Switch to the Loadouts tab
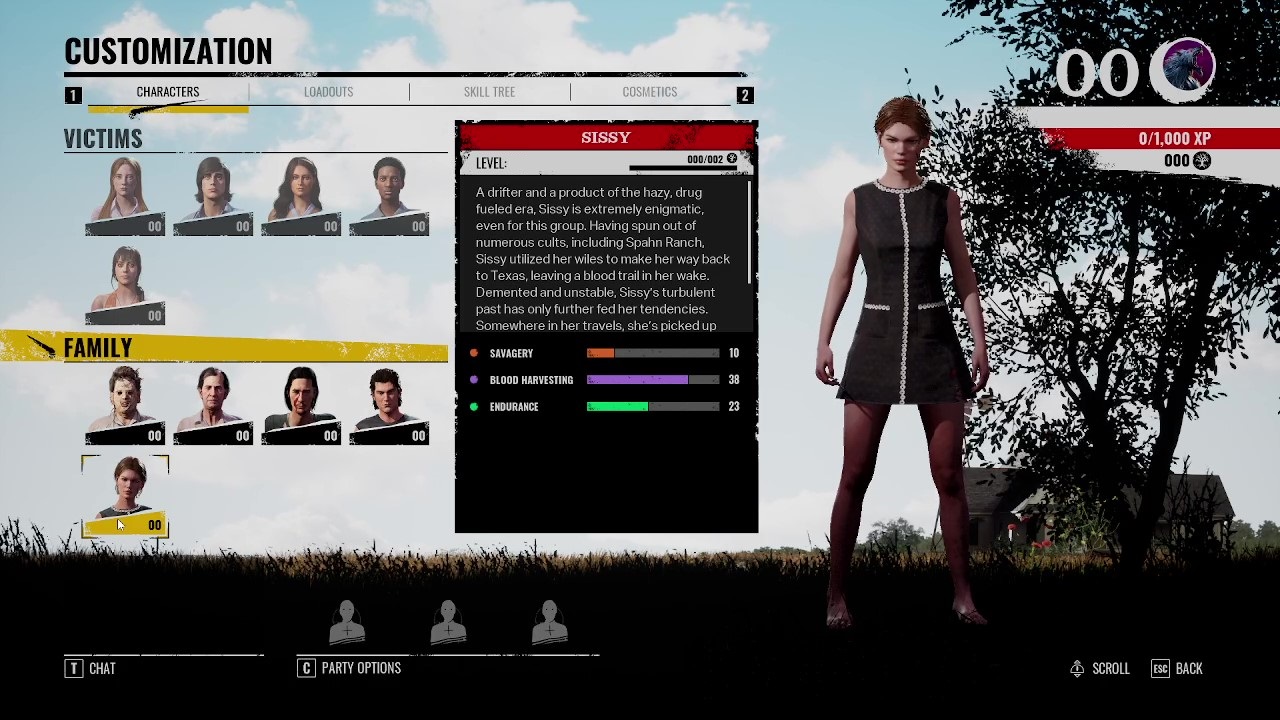1280x720 pixels. point(328,92)
